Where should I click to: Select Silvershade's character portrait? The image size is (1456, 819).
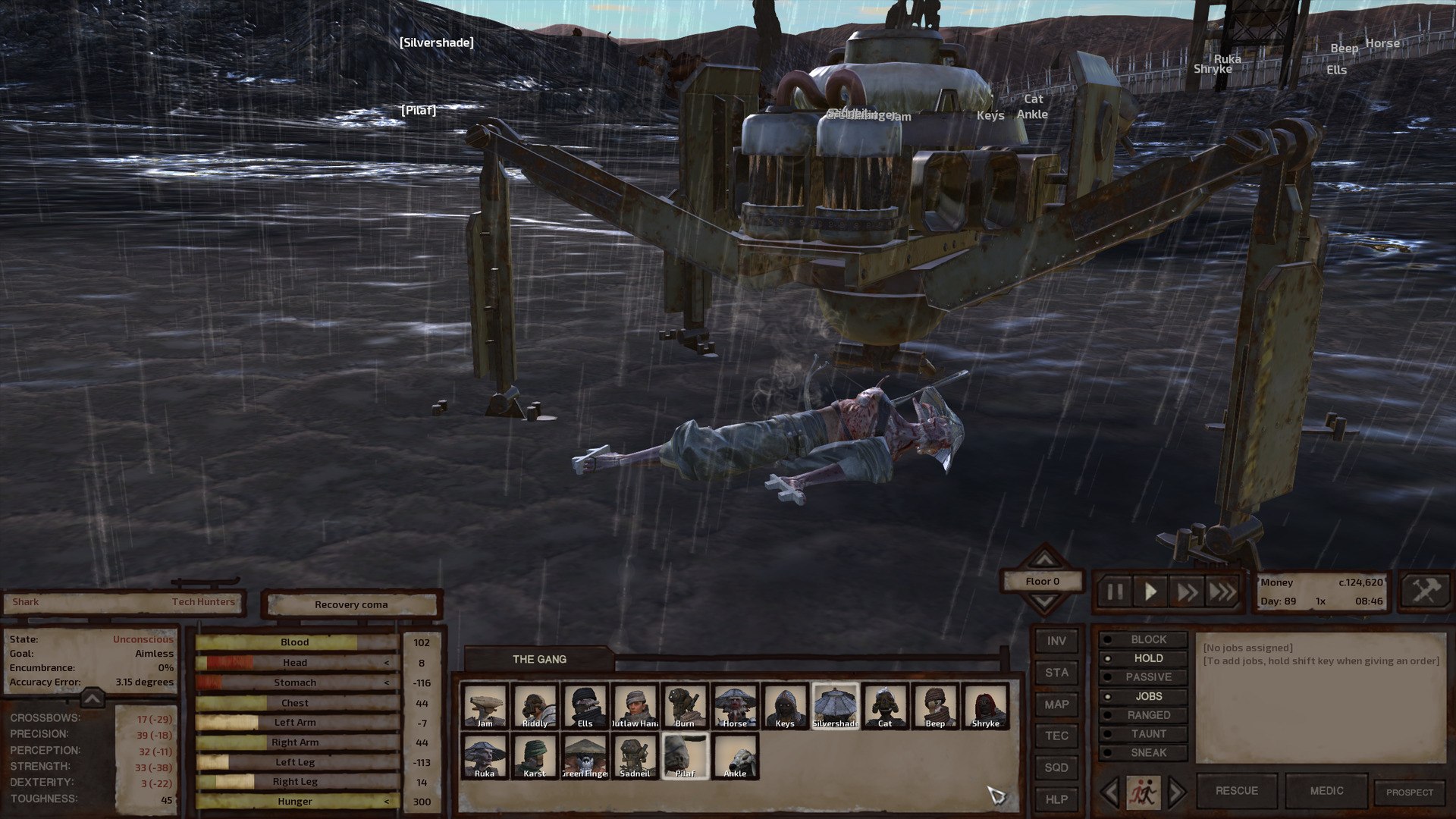(x=836, y=706)
